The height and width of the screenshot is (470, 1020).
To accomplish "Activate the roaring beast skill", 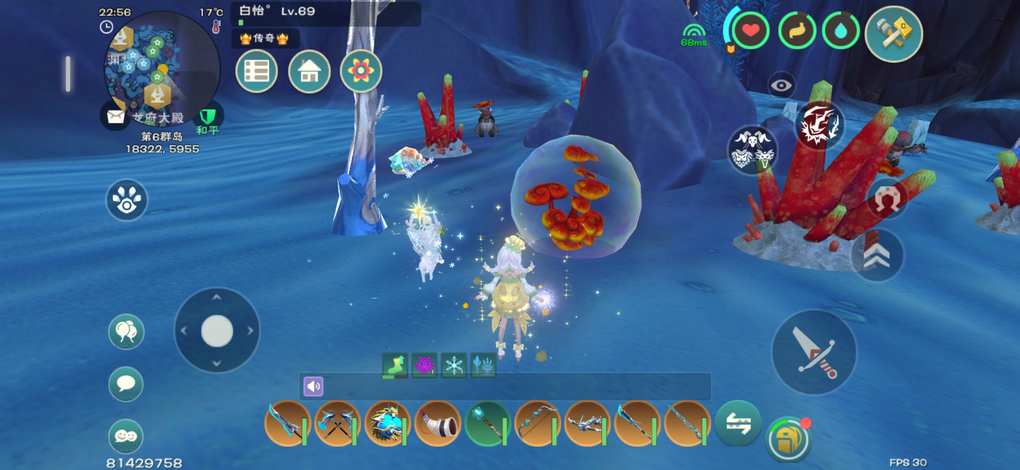I will (x=819, y=125).
